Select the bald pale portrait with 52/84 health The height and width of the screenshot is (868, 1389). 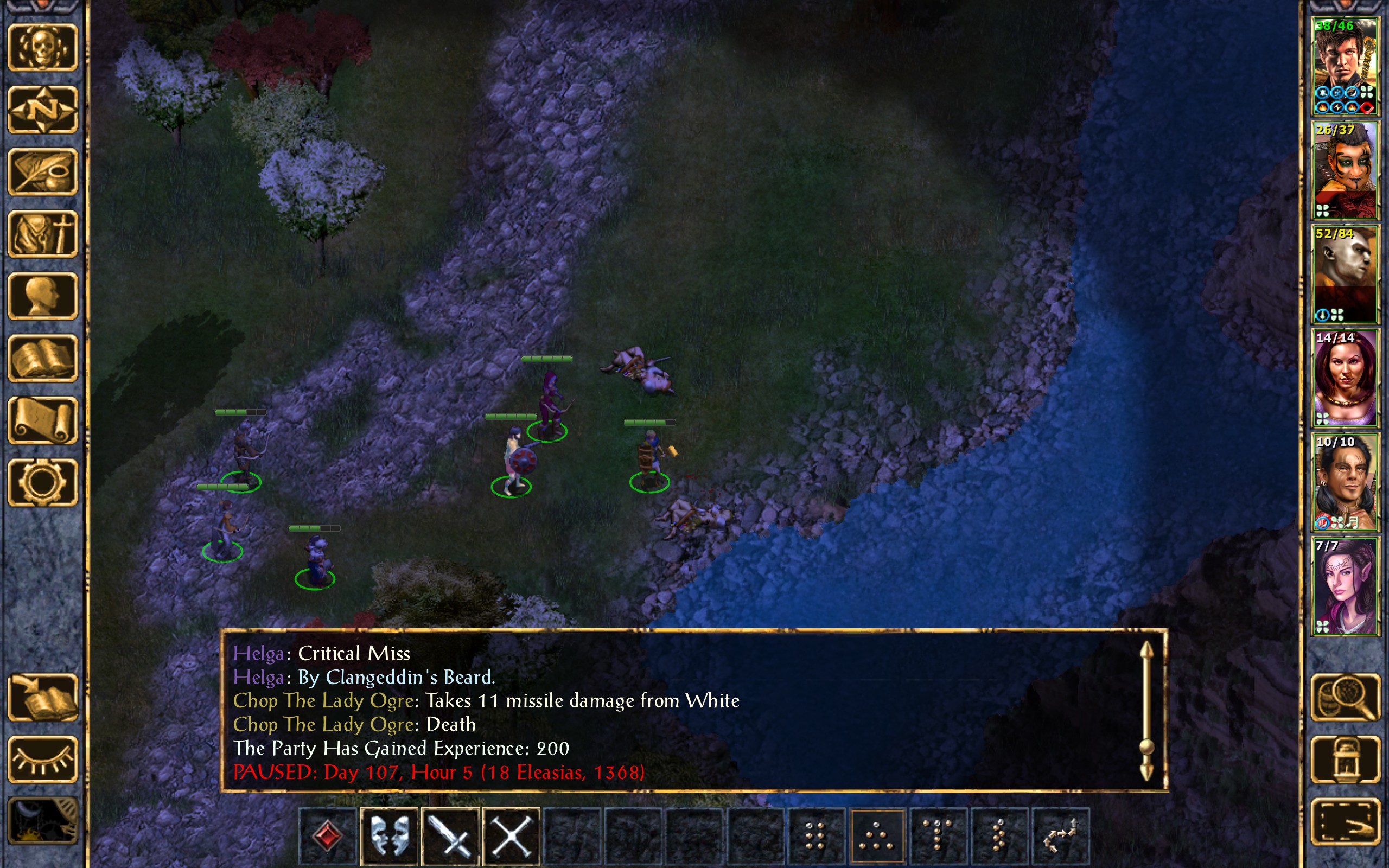click(1345, 275)
